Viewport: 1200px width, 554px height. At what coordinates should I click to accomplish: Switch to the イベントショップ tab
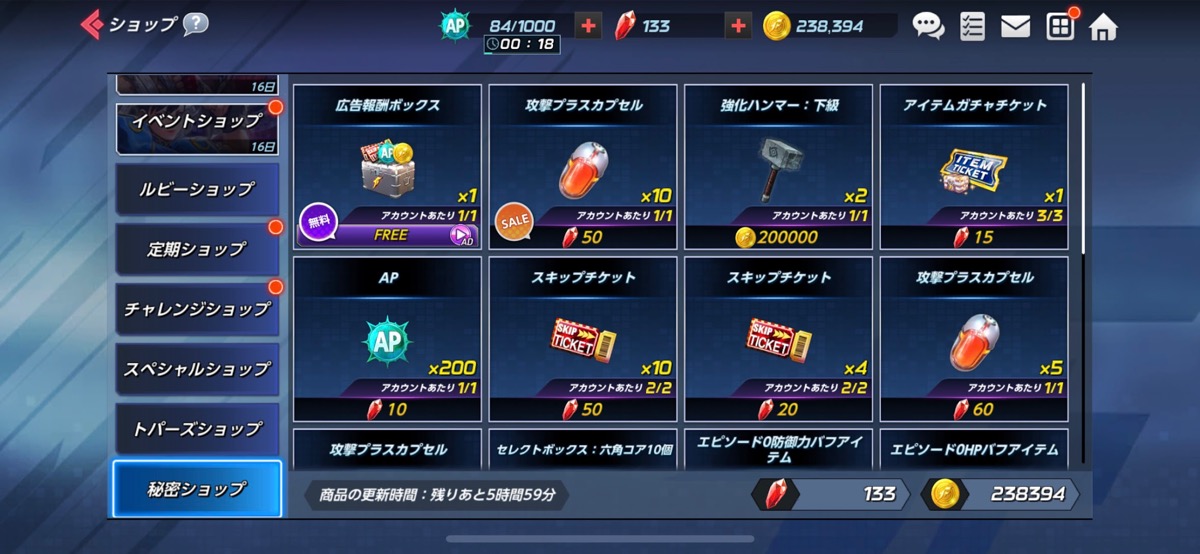(197, 123)
